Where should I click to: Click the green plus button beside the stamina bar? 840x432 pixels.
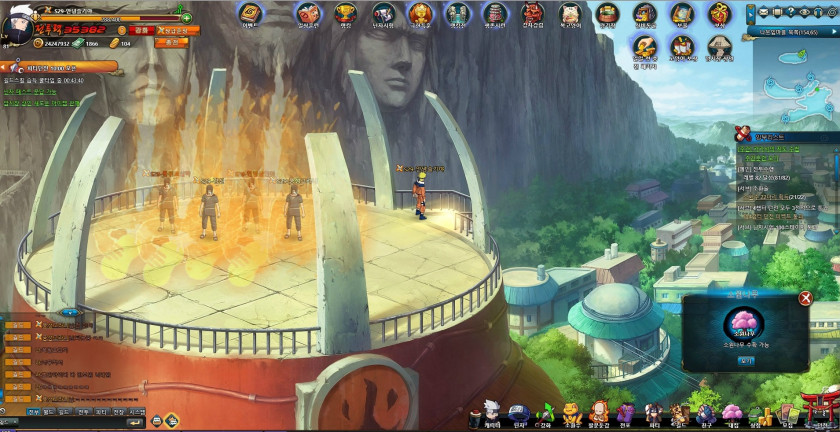[x=186, y=18]
